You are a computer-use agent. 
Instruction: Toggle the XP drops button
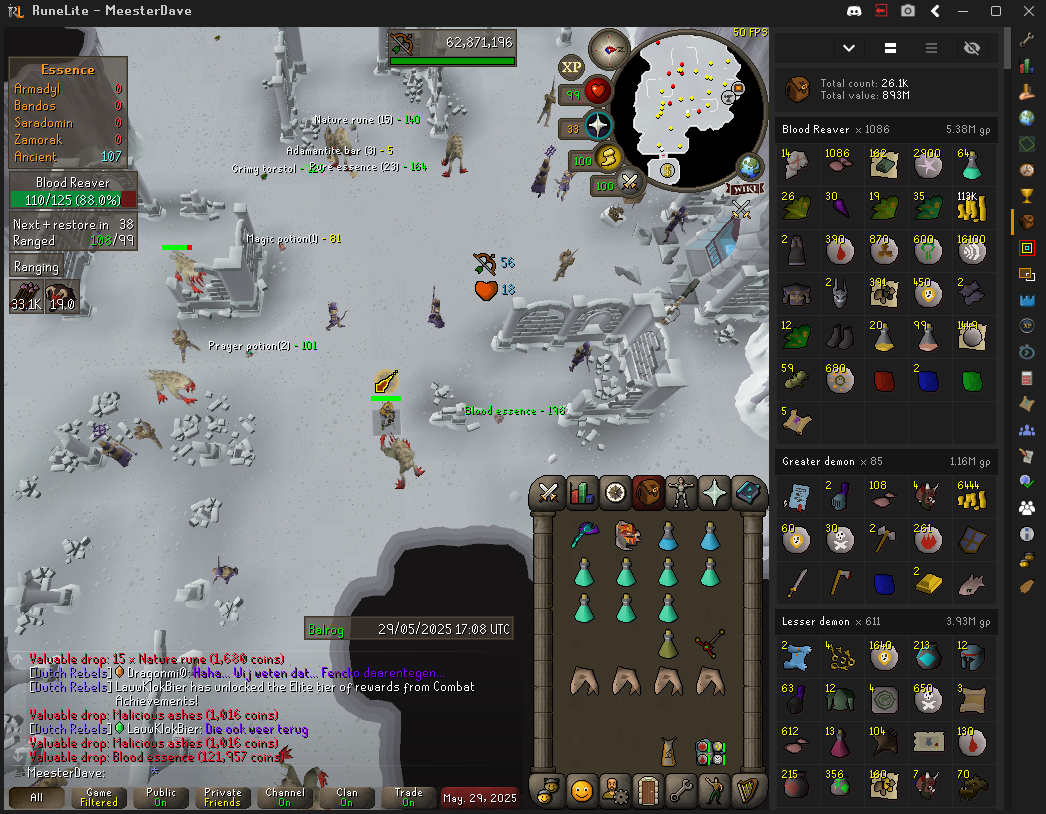point(571,67)
